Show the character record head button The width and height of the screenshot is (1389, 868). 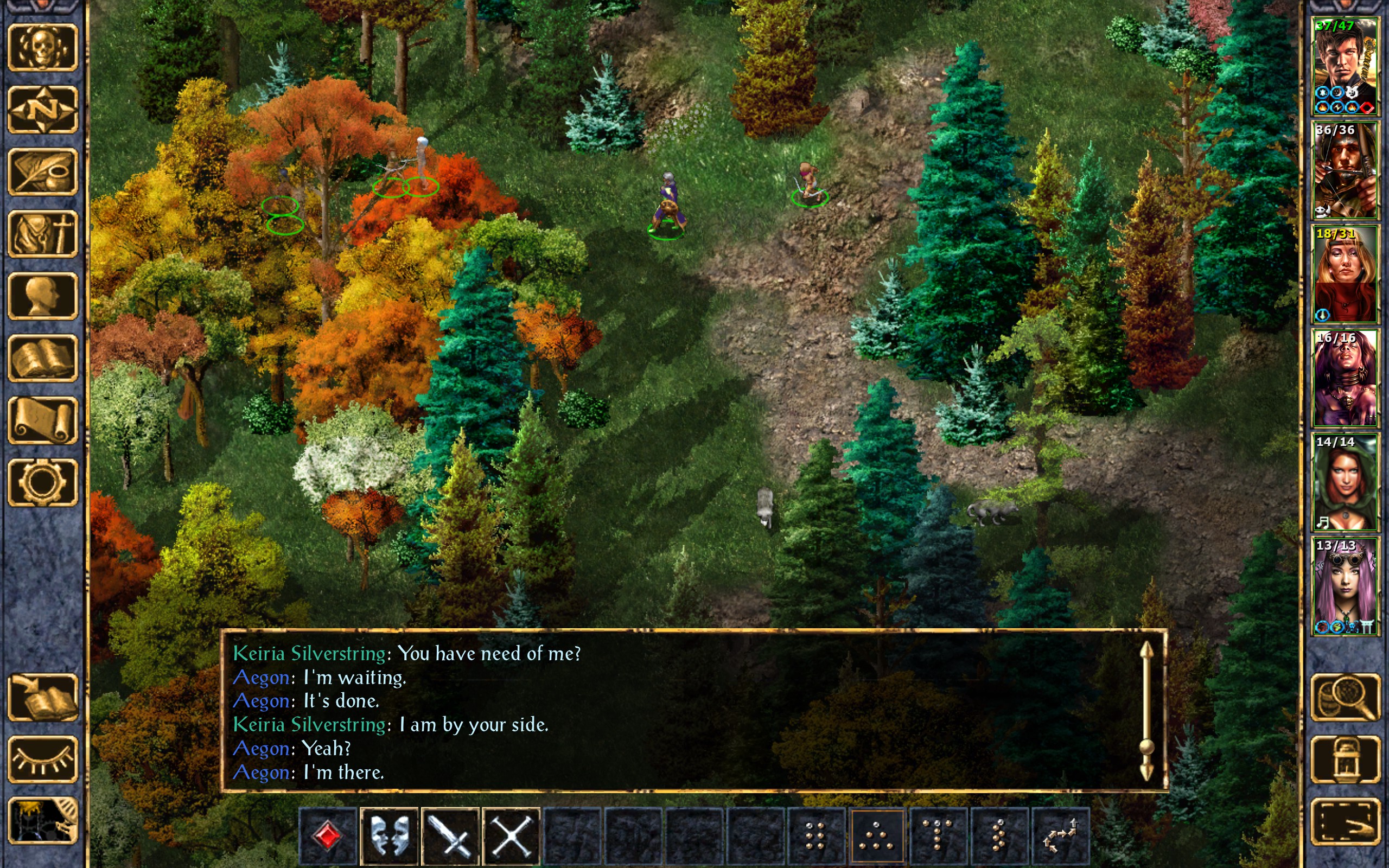click(x=42, y=296)
